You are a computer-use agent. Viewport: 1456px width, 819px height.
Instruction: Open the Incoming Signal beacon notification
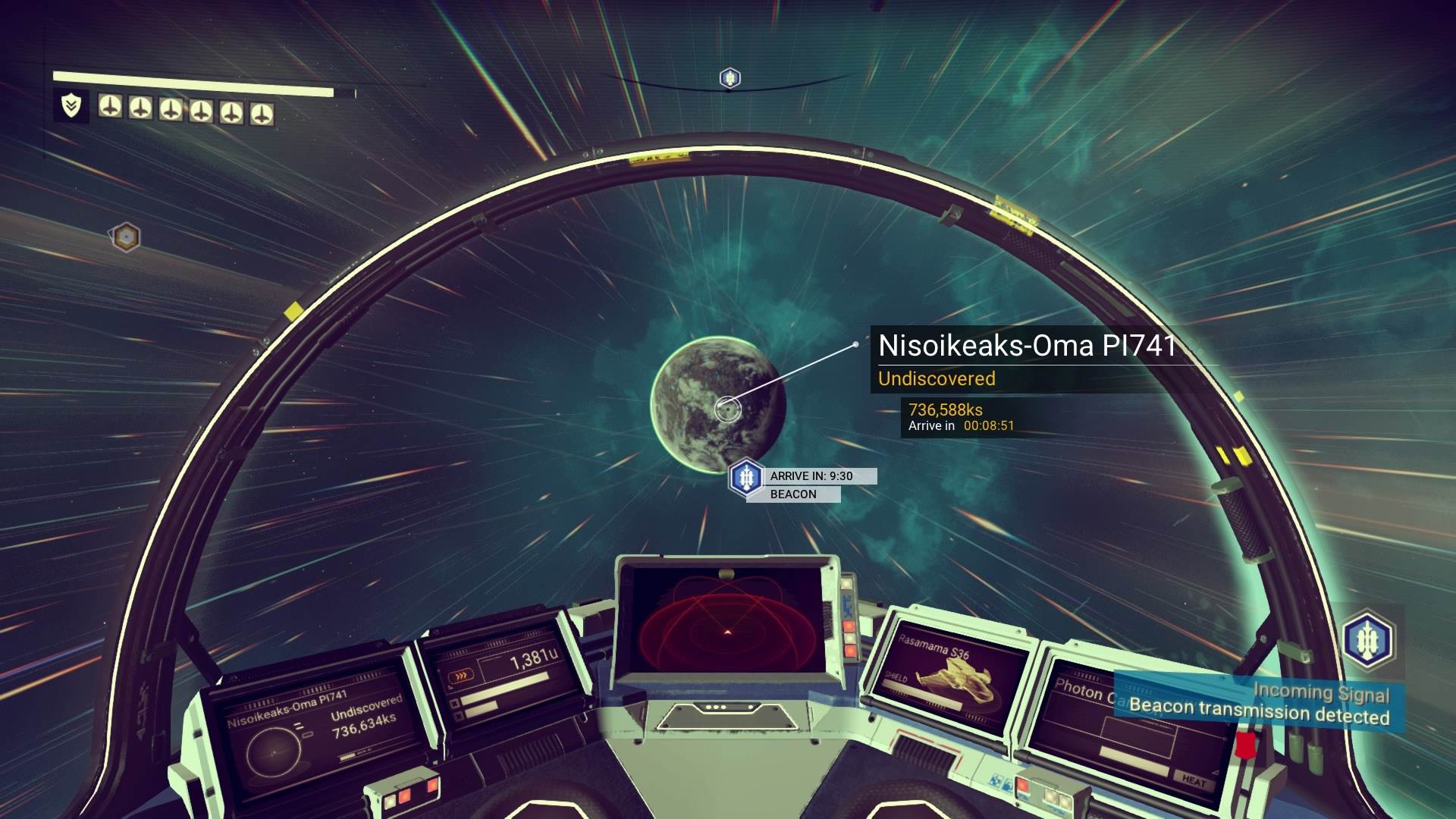(1259, 705)
